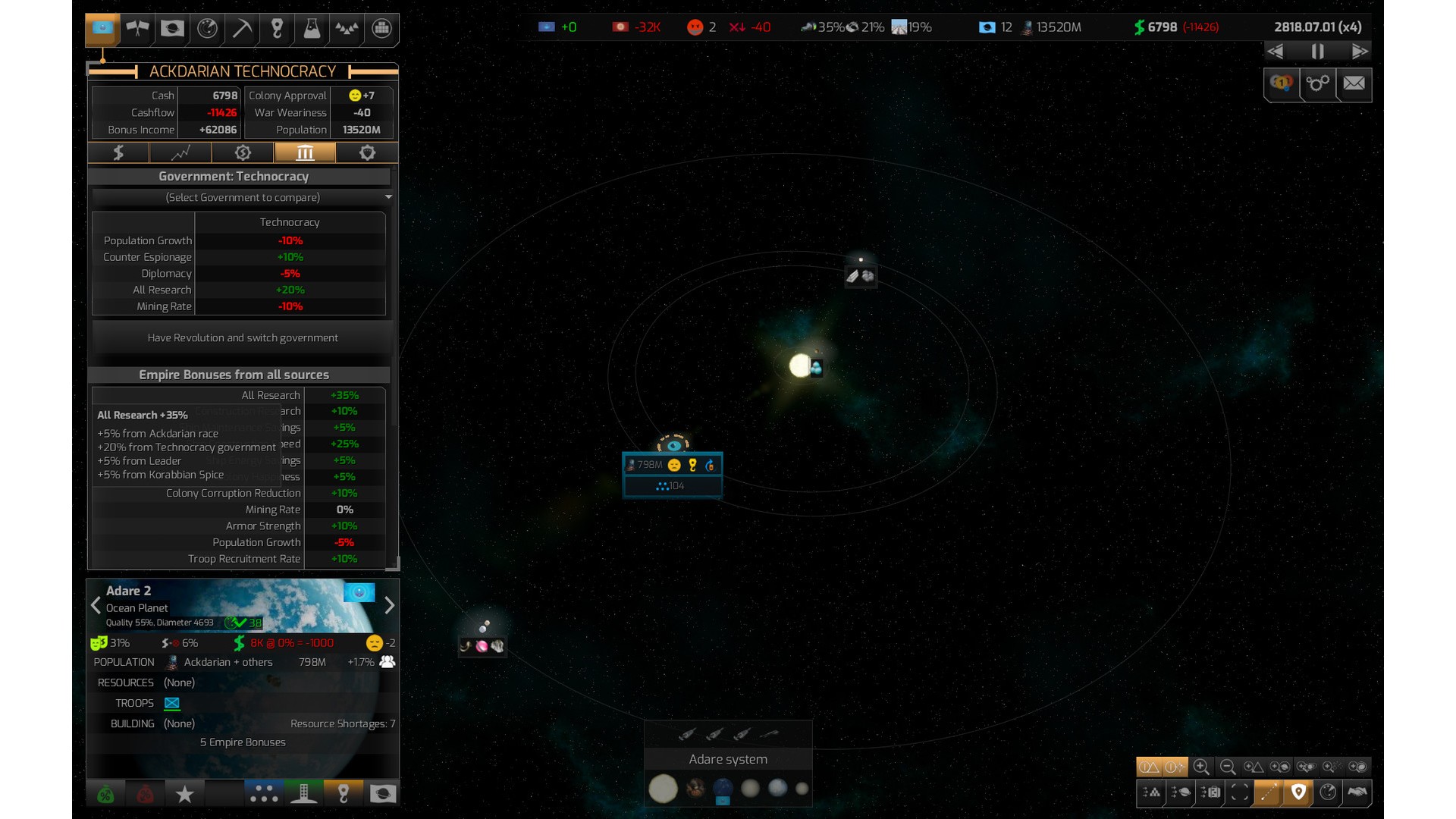This screenshot has width=1456, height=819.
Task: Open the gears settings button
Action: (x=1318, y=83)
